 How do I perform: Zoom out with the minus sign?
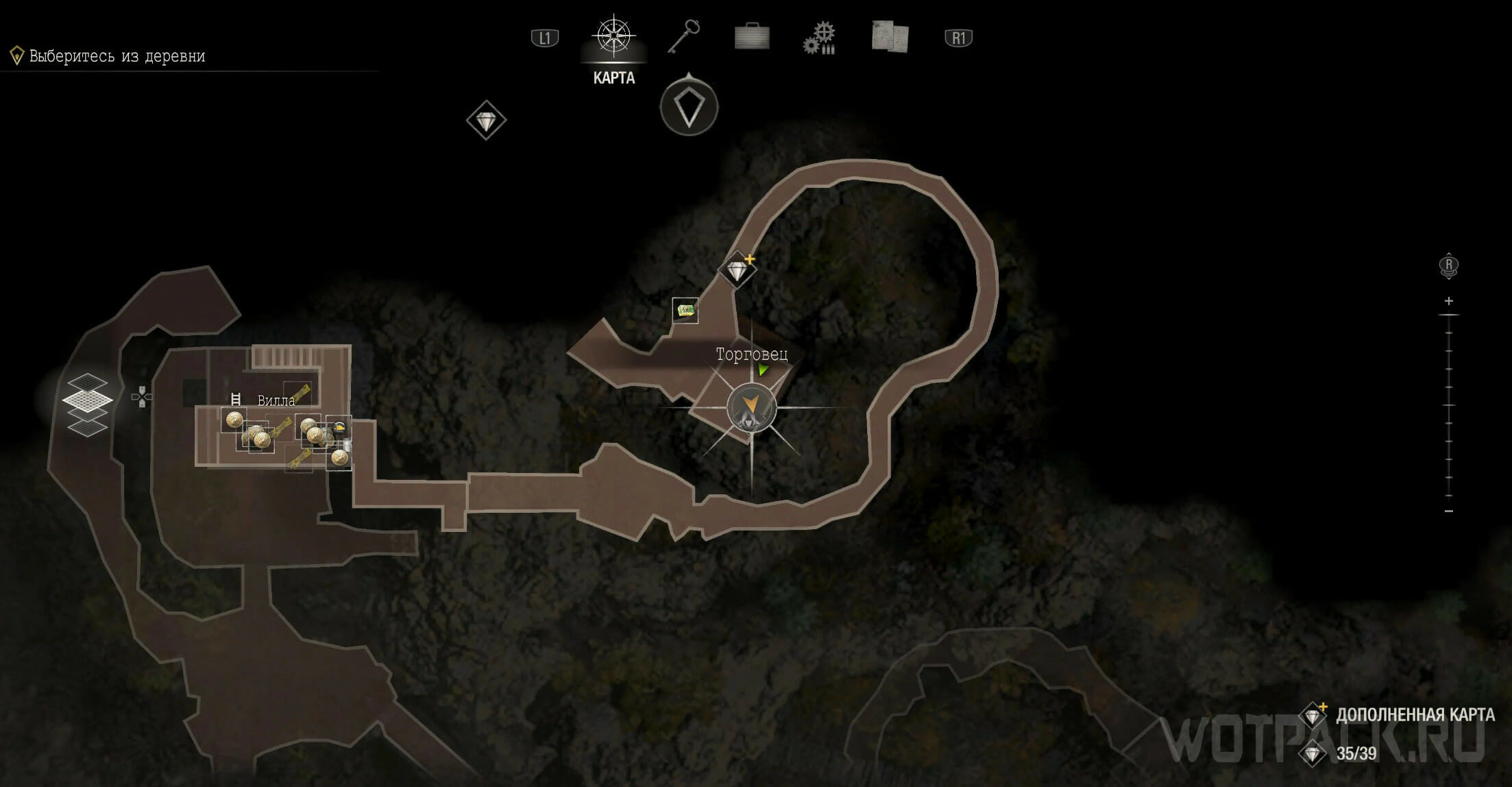1448,511
